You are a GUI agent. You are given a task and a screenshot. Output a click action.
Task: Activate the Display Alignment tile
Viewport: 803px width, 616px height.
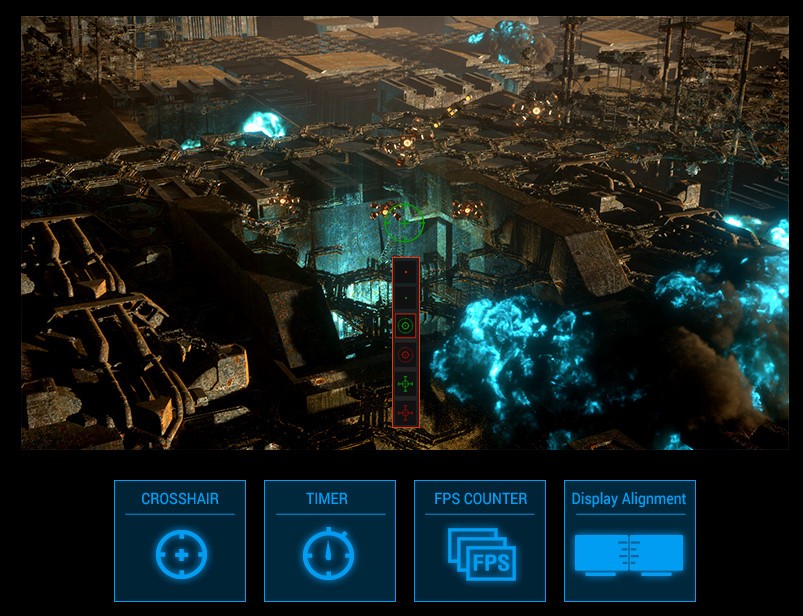629,540
